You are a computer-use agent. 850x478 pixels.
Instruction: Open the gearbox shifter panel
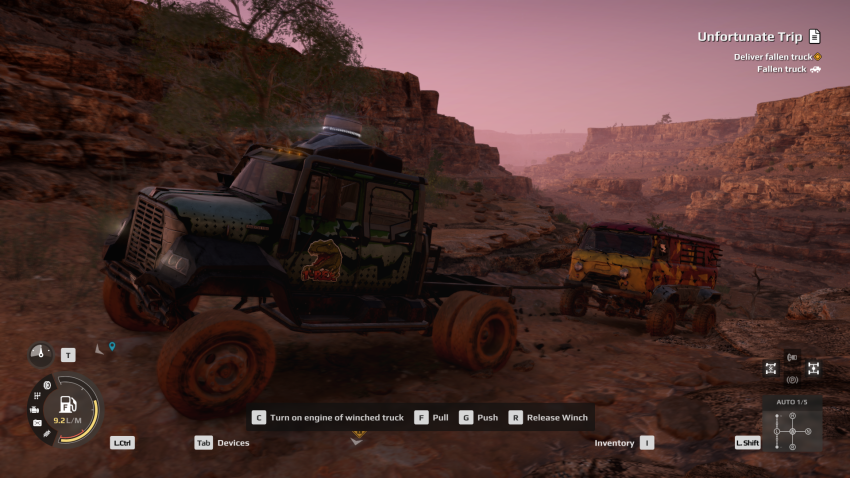coord(791,430)
